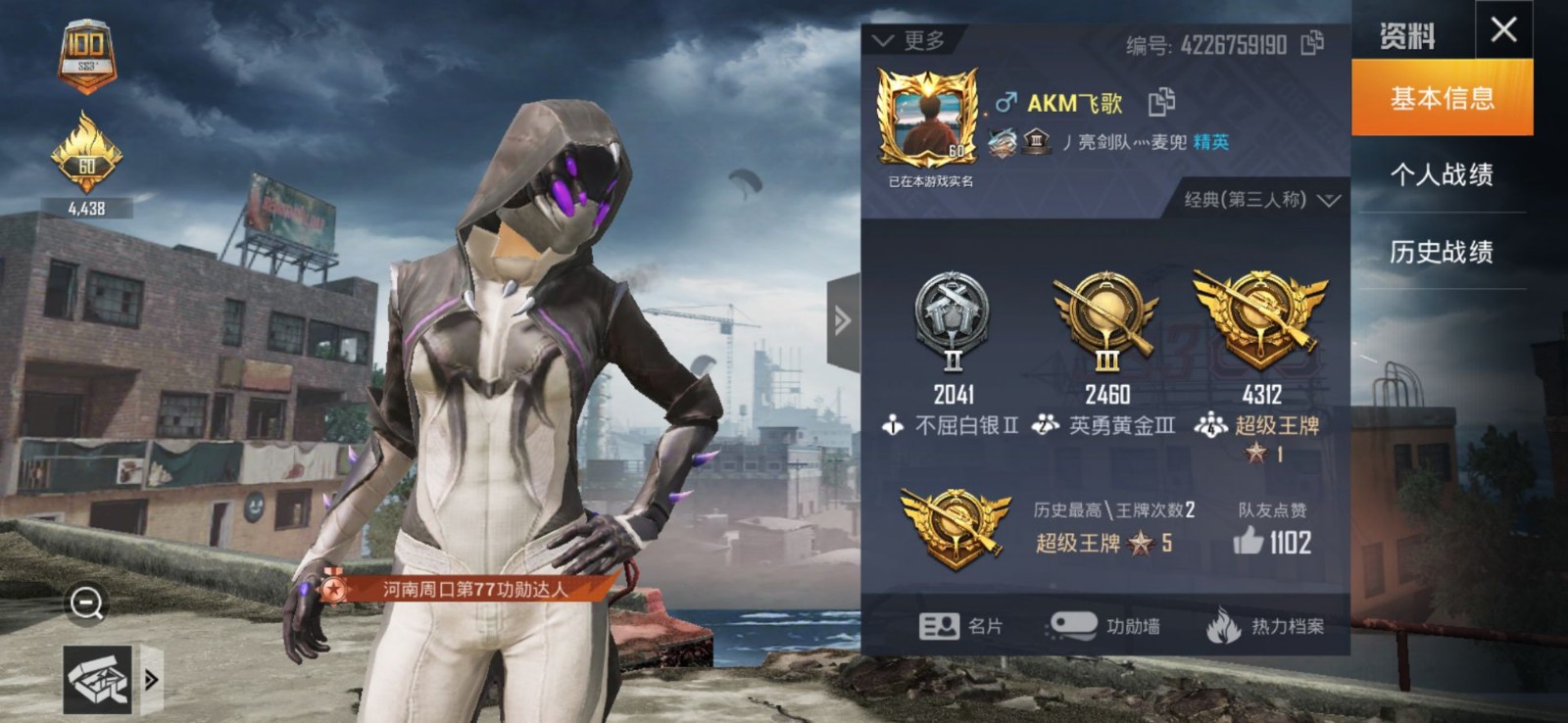The width and height of the screenshot is (1568, 723).
Task: Open the 名片 business card icon
Action: point(938,625)
